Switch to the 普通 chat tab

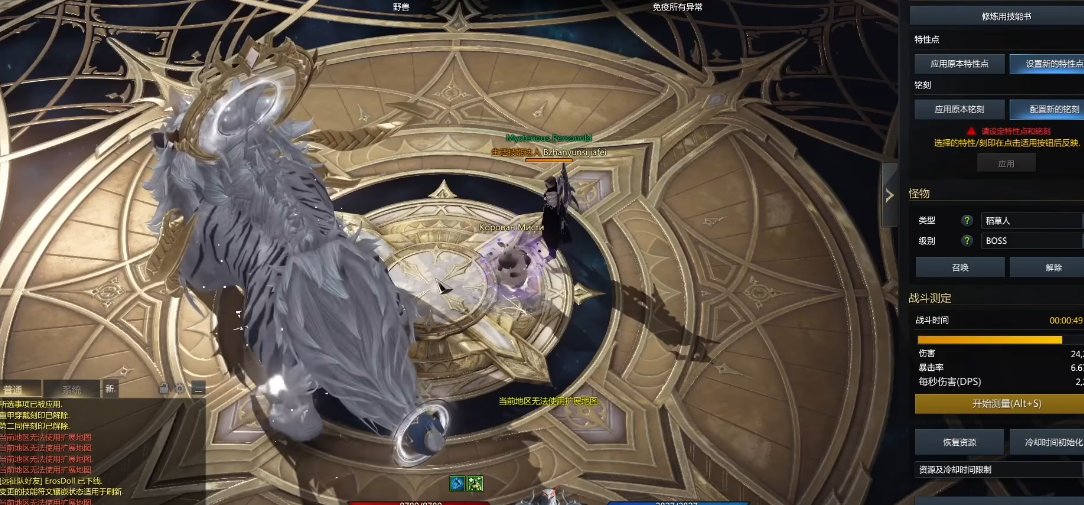14,390
